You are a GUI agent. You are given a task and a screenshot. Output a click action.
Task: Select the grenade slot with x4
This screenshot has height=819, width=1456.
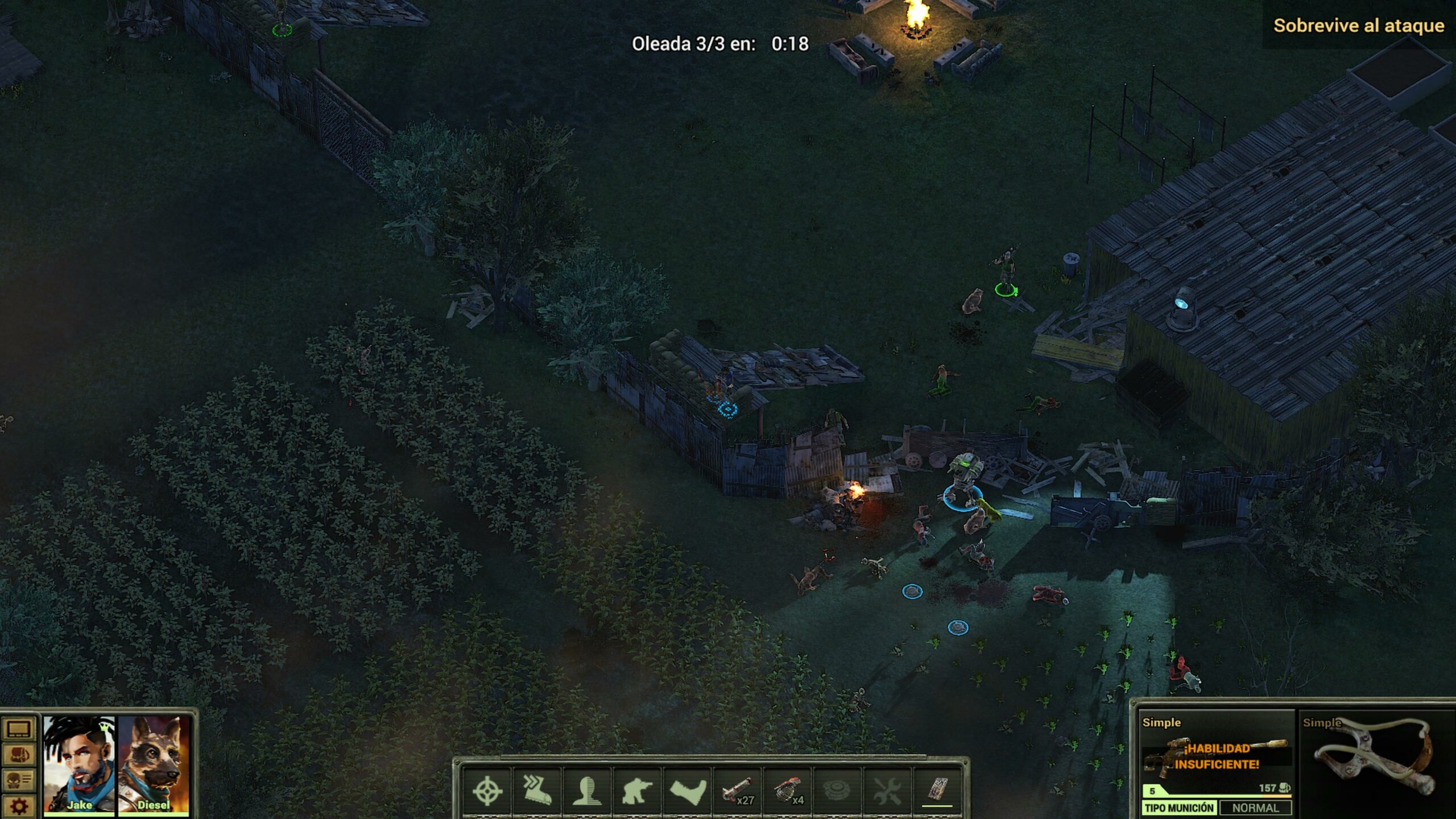tap(787, 791)
